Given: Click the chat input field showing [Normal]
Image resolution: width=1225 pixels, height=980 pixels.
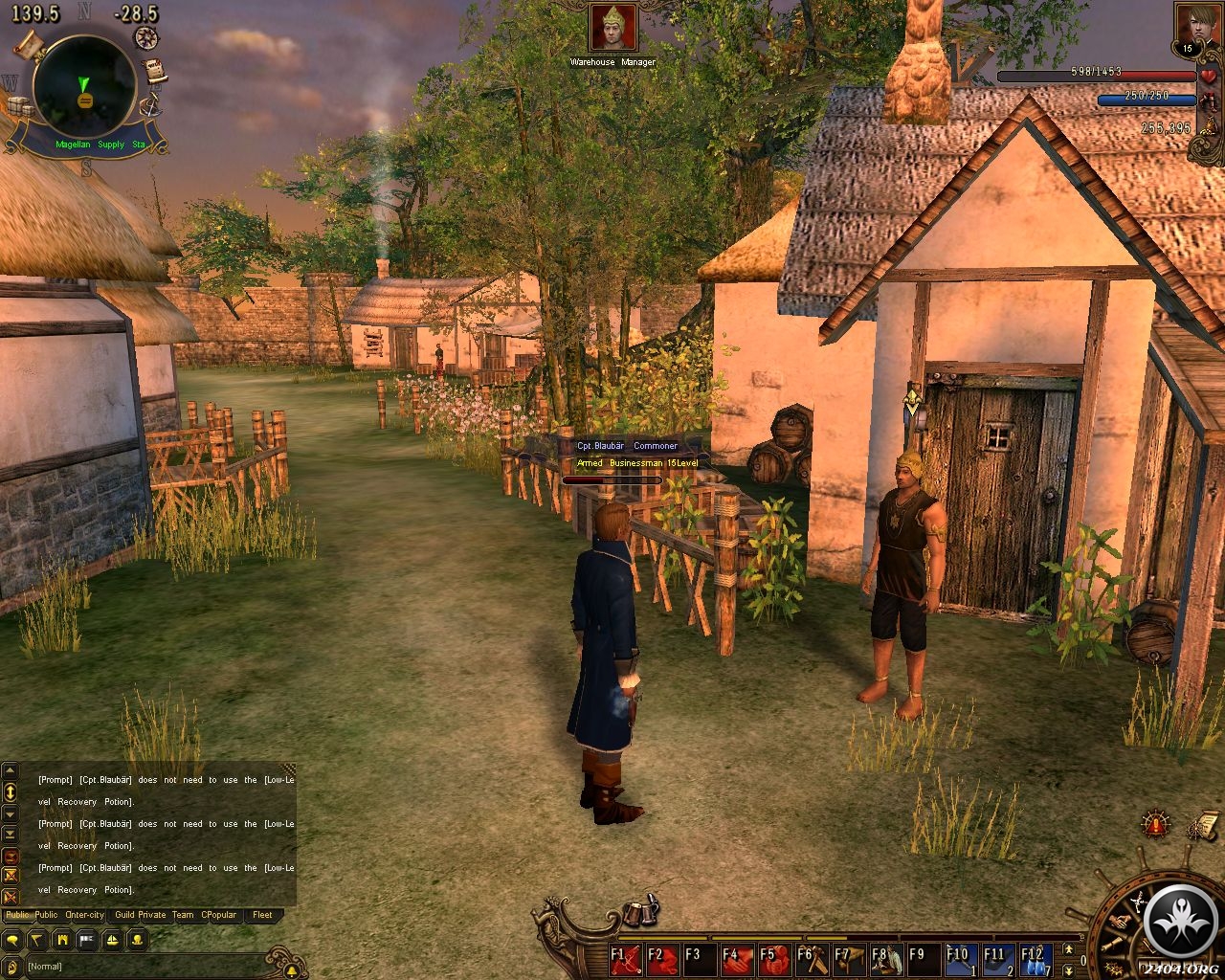Looking at the screenshot, I should (x=144, y=967).
